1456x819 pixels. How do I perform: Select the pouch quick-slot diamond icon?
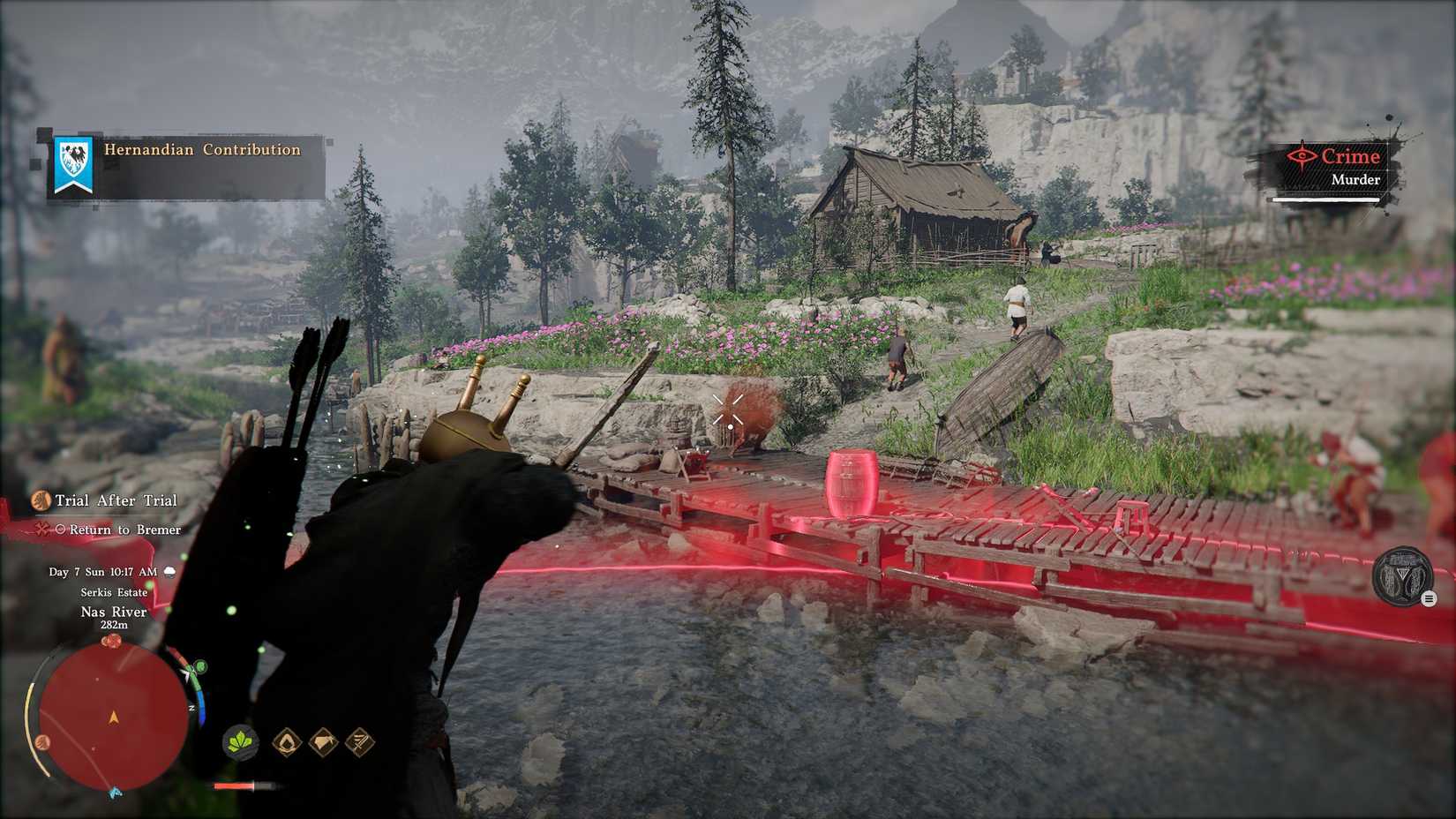[x=321, y=744]
